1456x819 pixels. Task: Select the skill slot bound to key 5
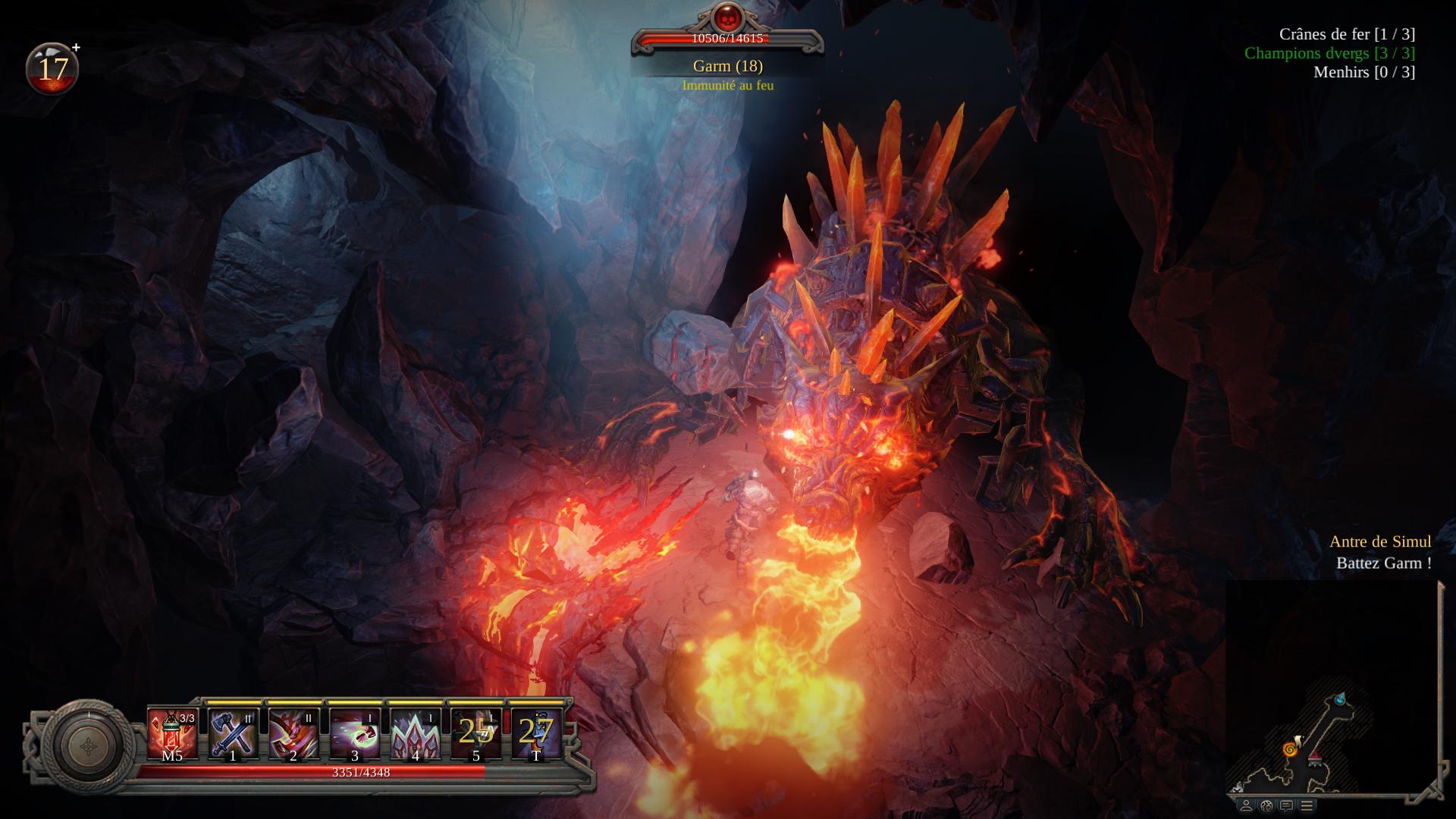click(475, 733)
